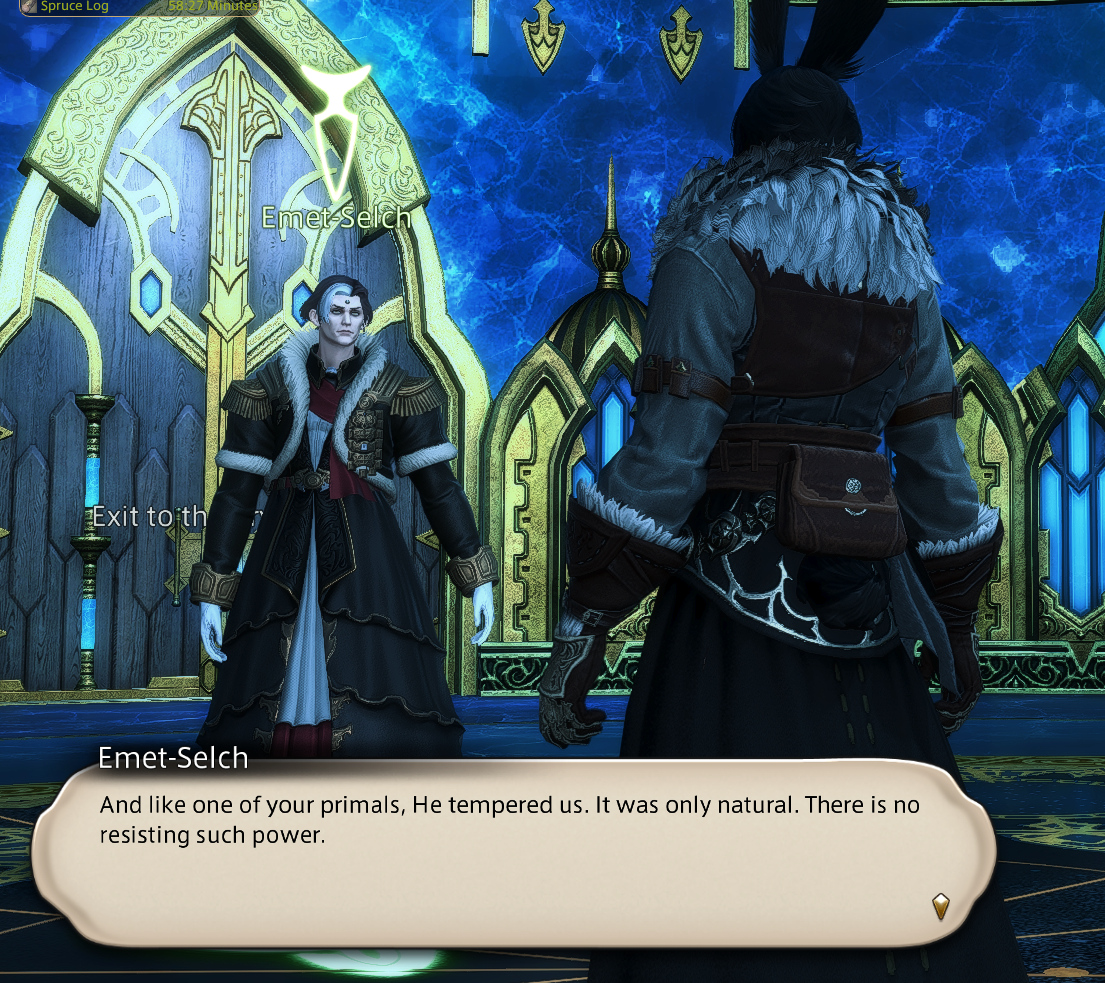The width and height of the screenshot is (1105, 983).
Task: Click the gold dialogue advance gem
Action: pos(940,906)
